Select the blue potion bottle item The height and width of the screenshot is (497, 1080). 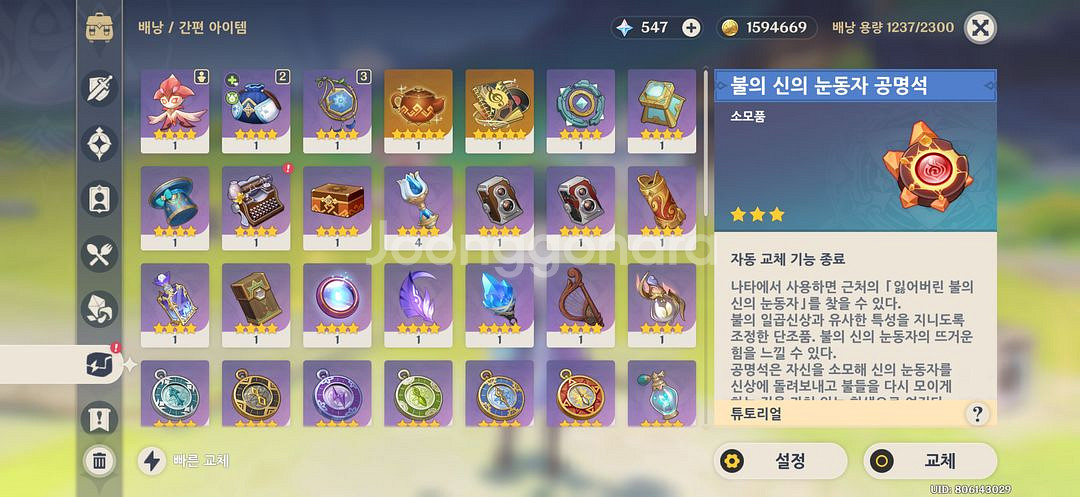[661, 394]
